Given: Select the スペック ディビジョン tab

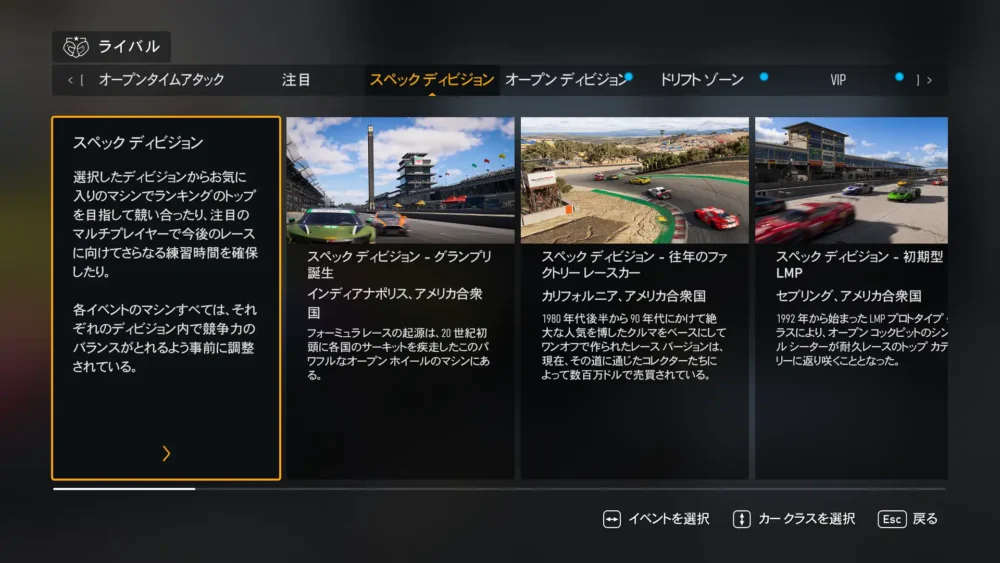Looking at the screenshot, I should pyautogui.click(x=431, y=80).
